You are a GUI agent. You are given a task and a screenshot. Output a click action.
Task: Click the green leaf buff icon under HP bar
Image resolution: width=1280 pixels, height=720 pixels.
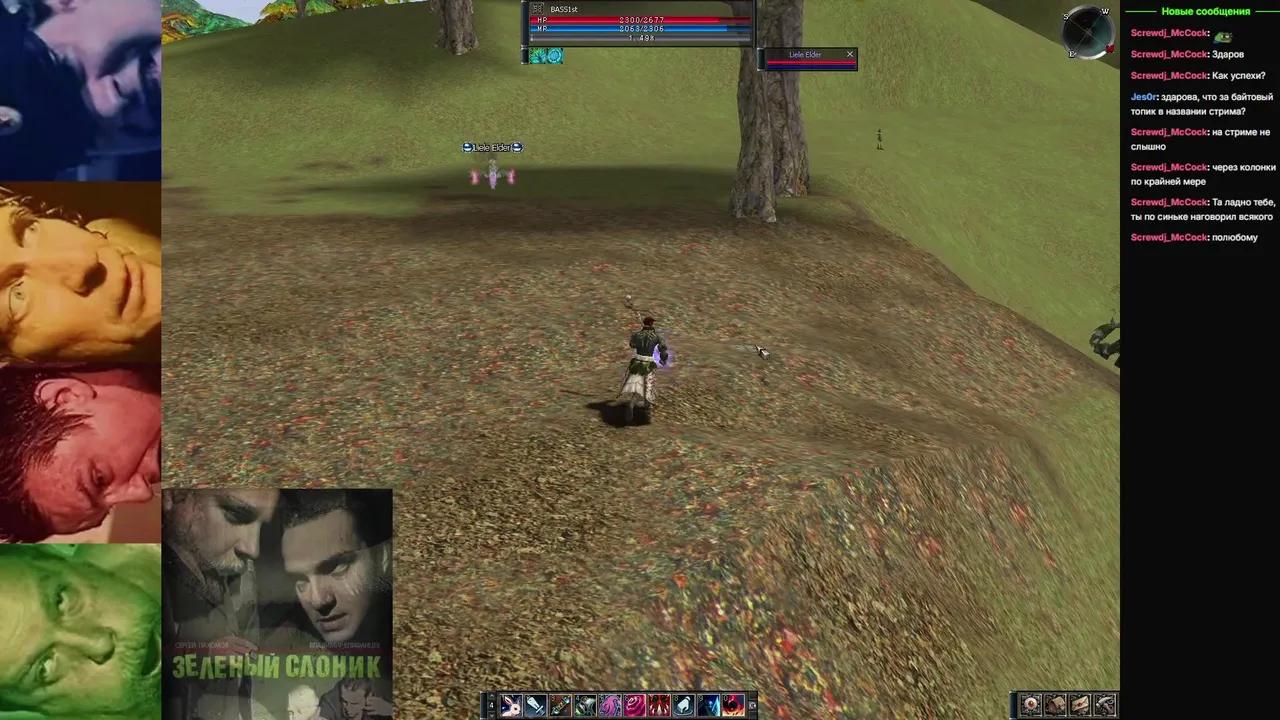[x=537, y=56]
